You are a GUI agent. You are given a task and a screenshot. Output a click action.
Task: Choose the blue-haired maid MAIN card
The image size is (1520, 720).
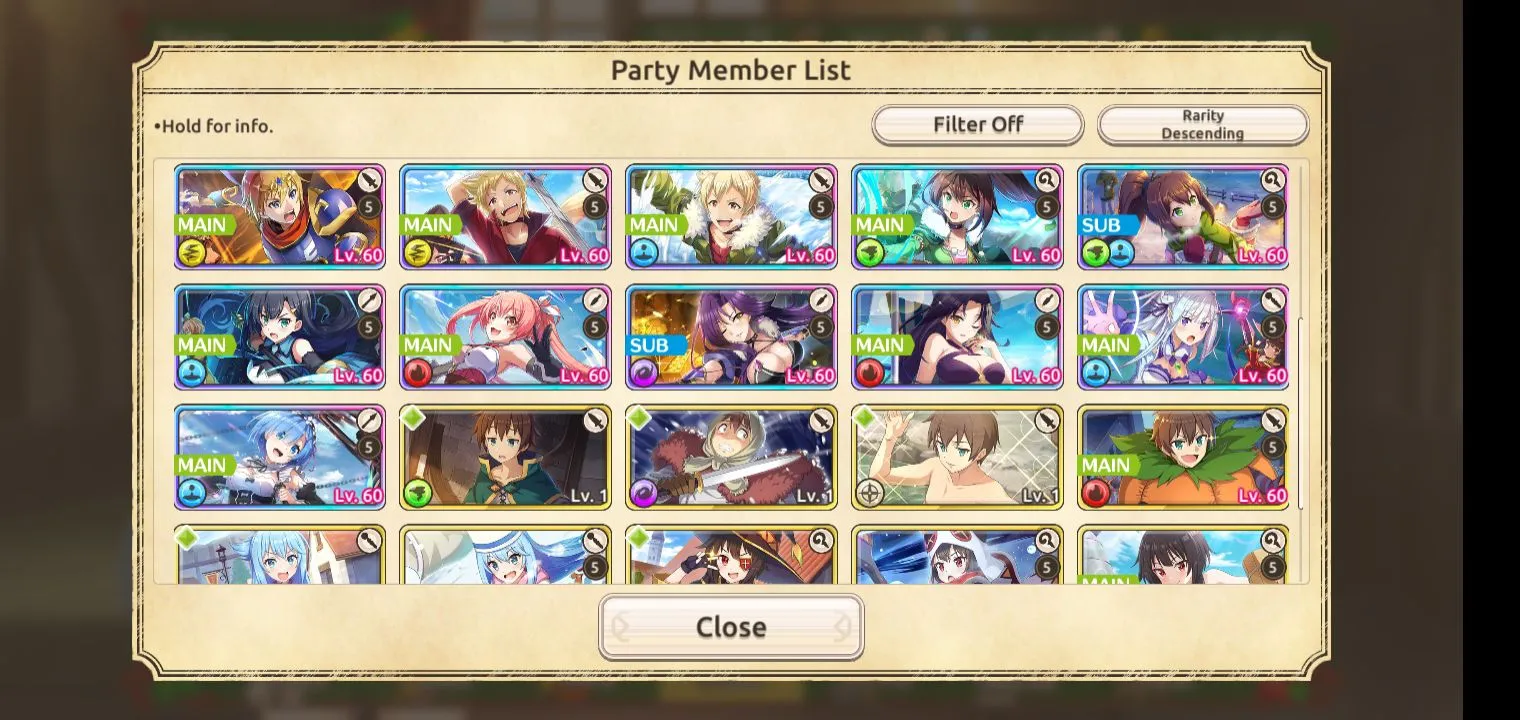click(x=280, y=457)
